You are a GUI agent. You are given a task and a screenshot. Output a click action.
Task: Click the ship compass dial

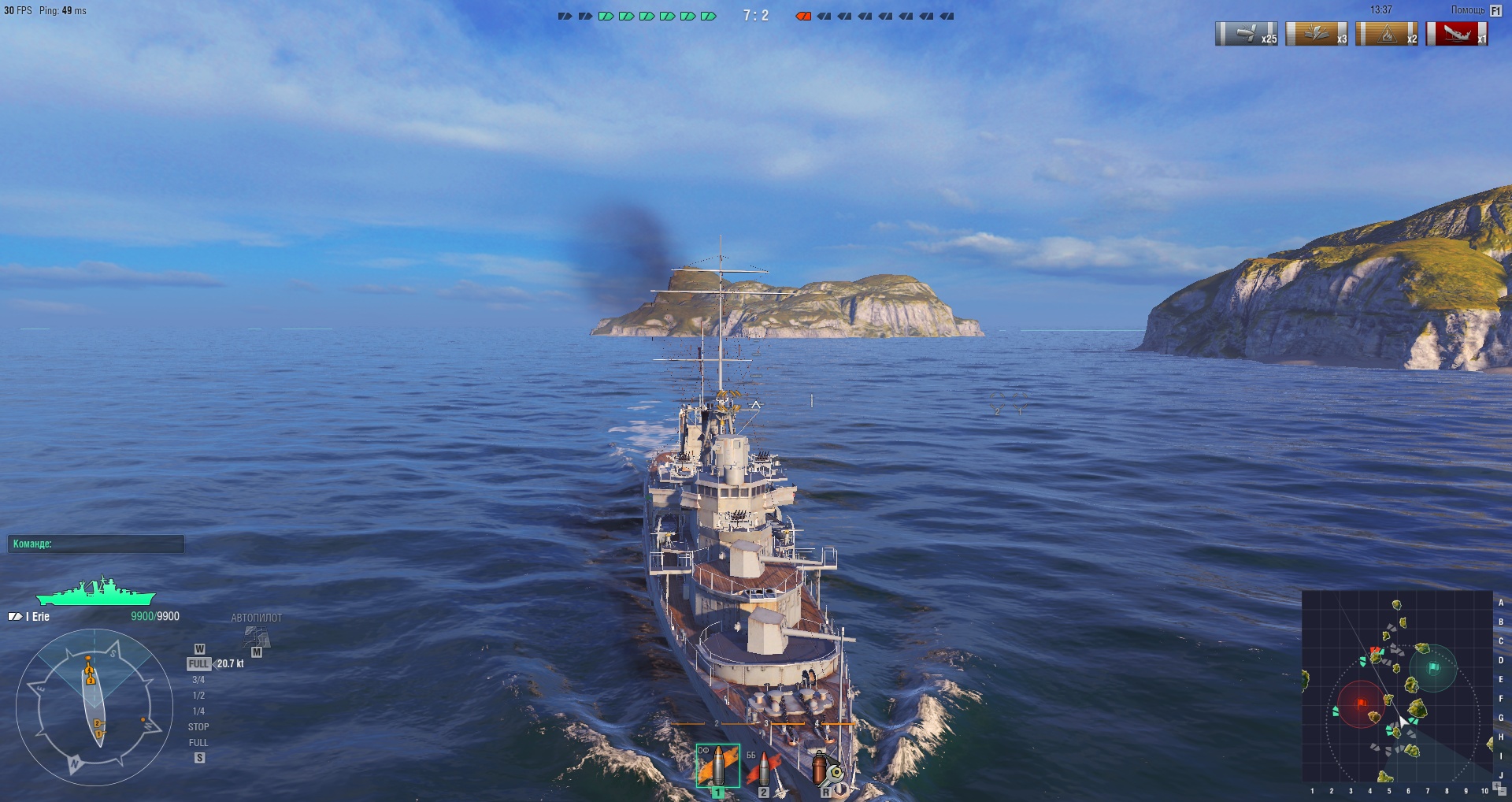click(x=94, y=707)
